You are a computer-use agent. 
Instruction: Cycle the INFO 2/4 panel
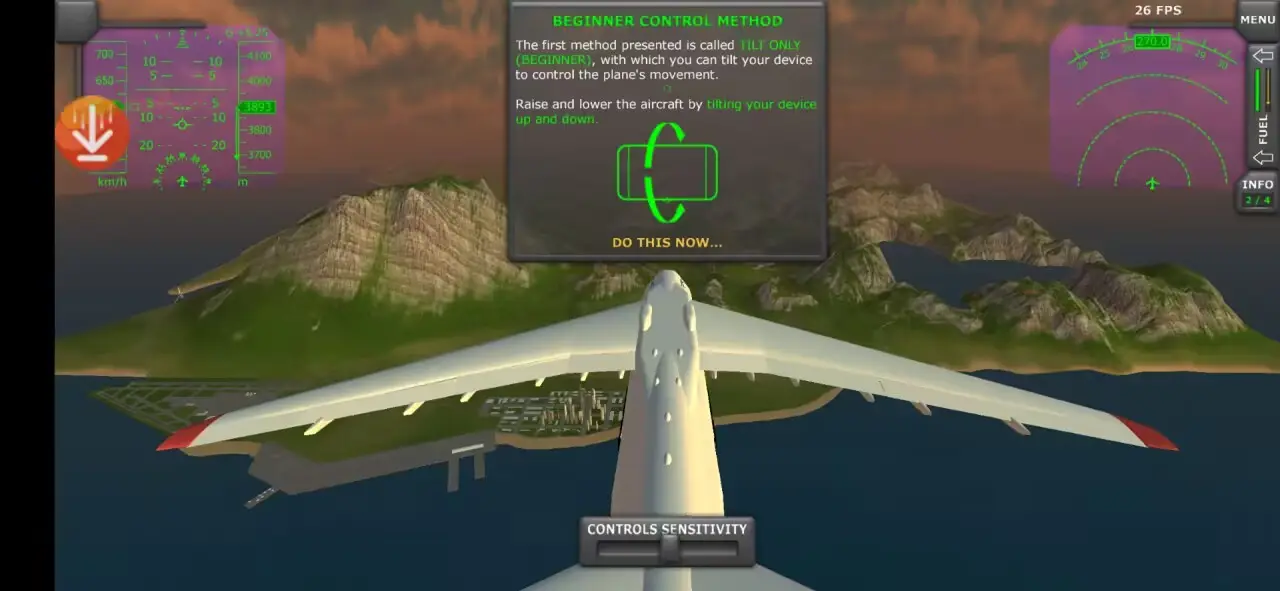pyautogui.click(x=1257, y=192)
